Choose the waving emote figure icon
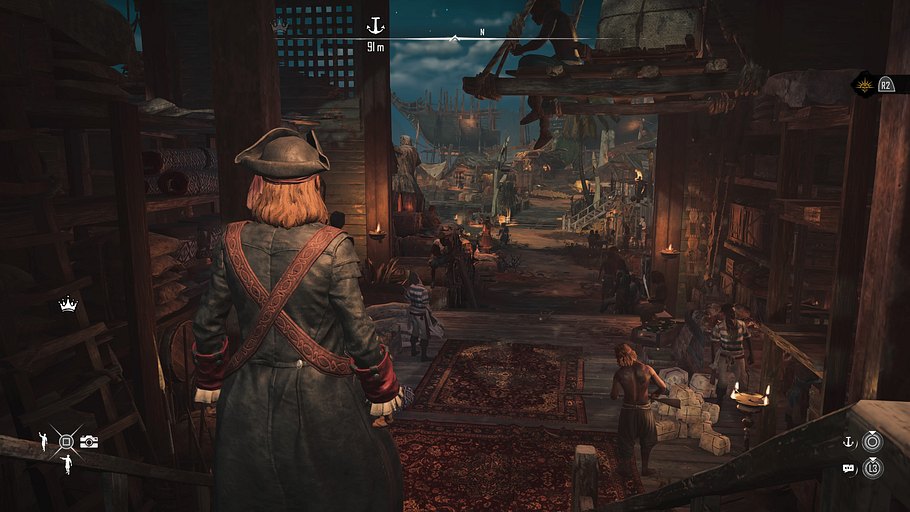 click(x=44, y=439)
